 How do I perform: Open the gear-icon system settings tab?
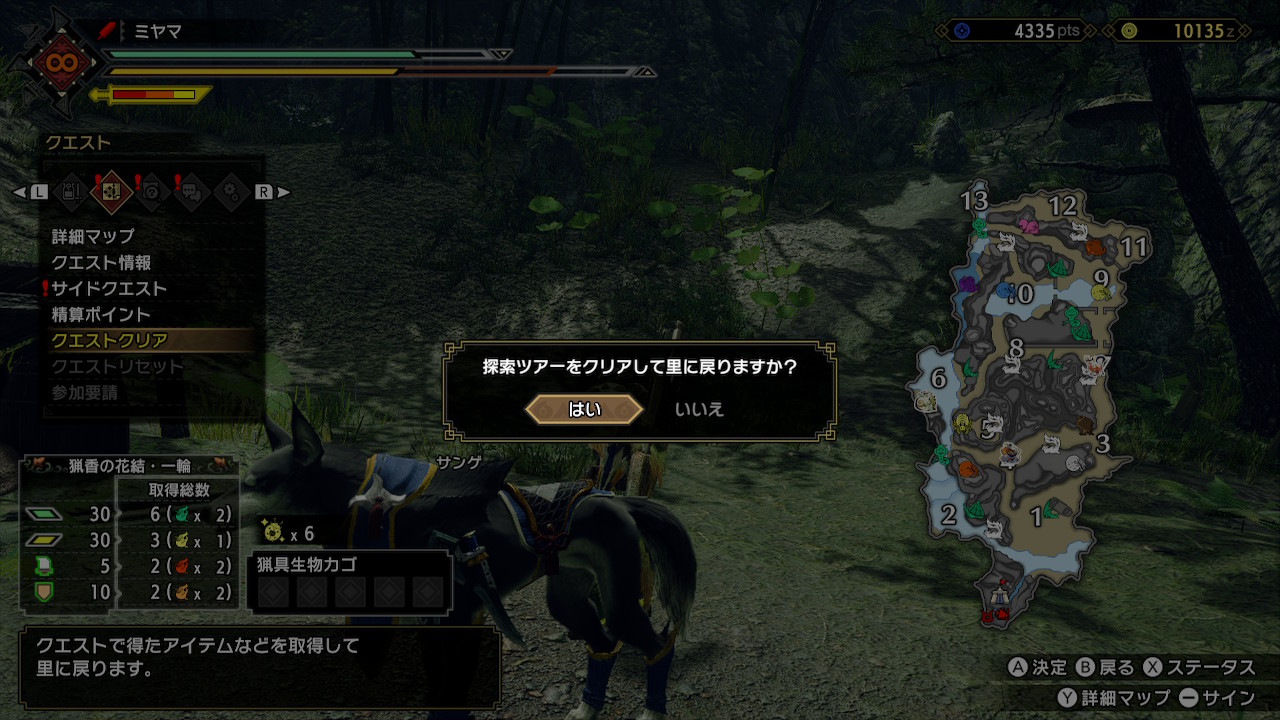pos(230,191)
